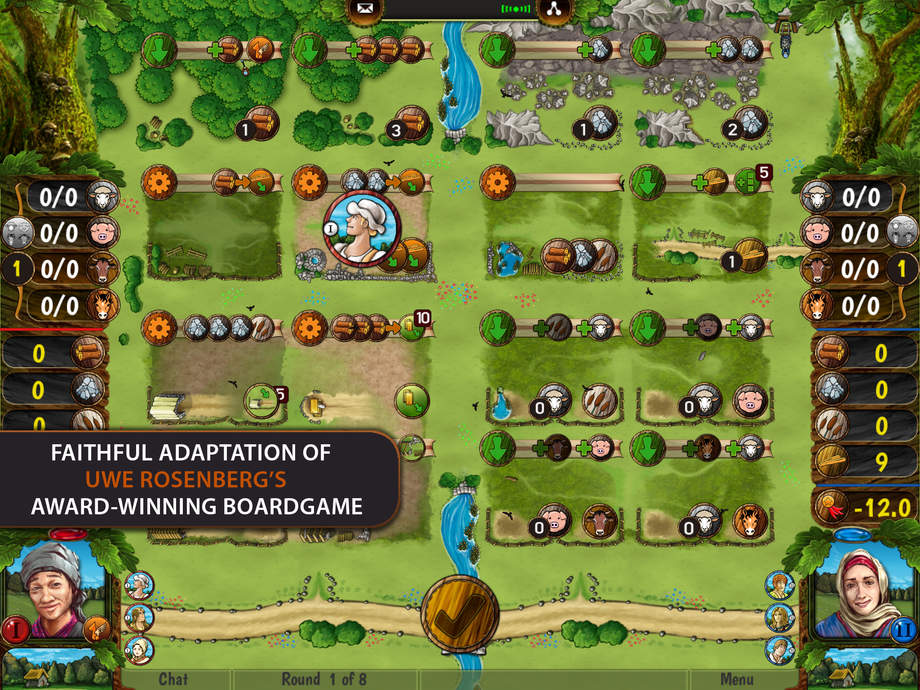Image resolution: width=920 pixels, height=690 pixels.
Task: Open the envelope messages icon
Action: point(363,10)
